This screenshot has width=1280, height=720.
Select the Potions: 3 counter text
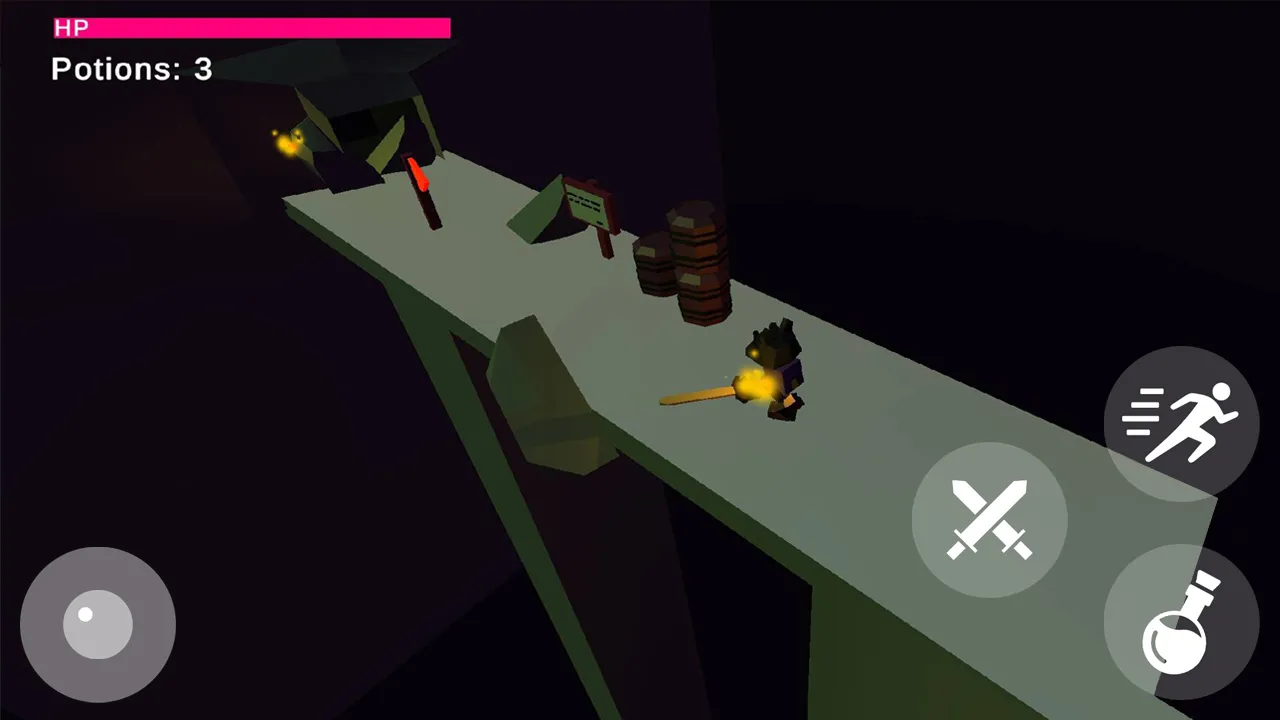130,70
